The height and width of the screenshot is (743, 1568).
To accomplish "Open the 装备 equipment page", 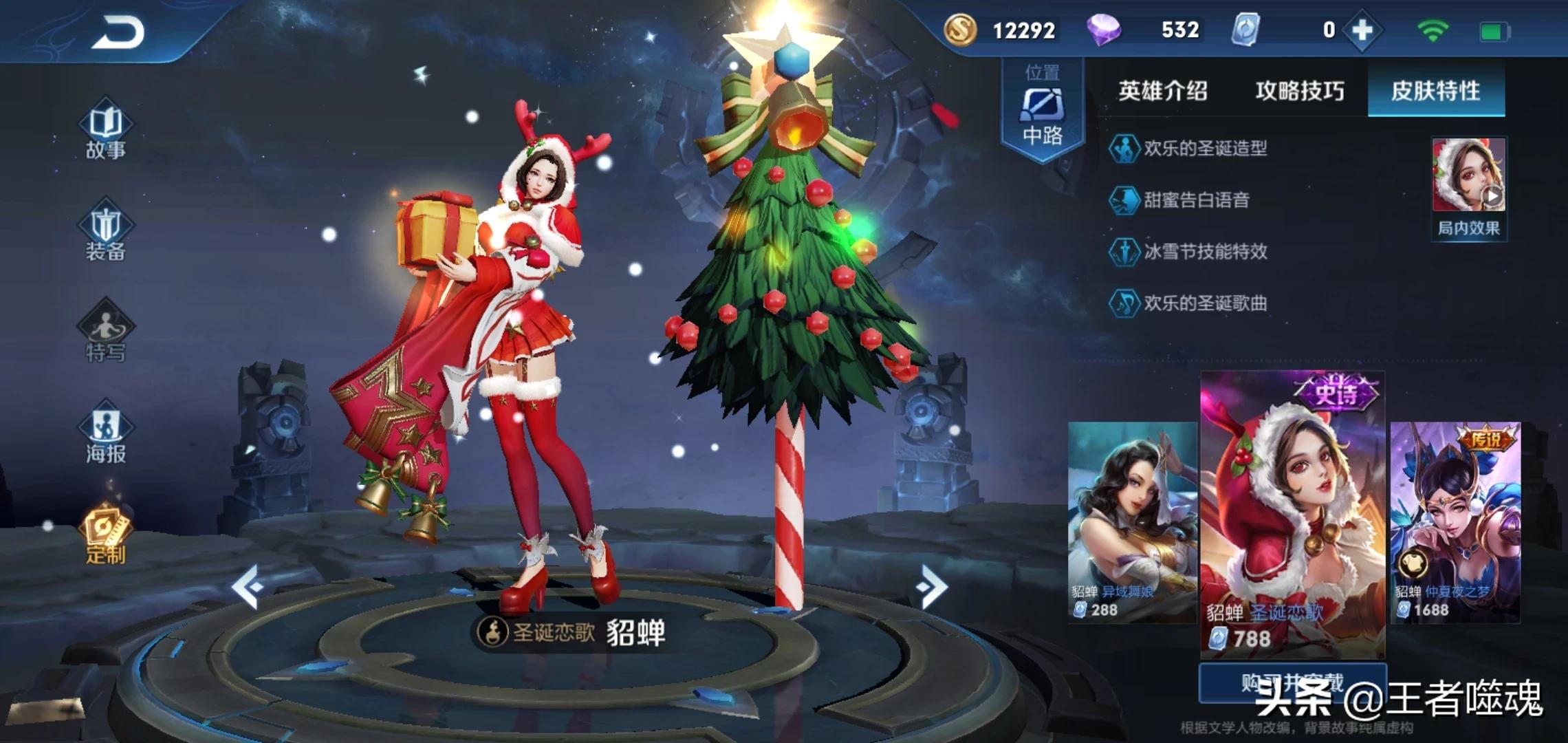I will pos(105,232).
